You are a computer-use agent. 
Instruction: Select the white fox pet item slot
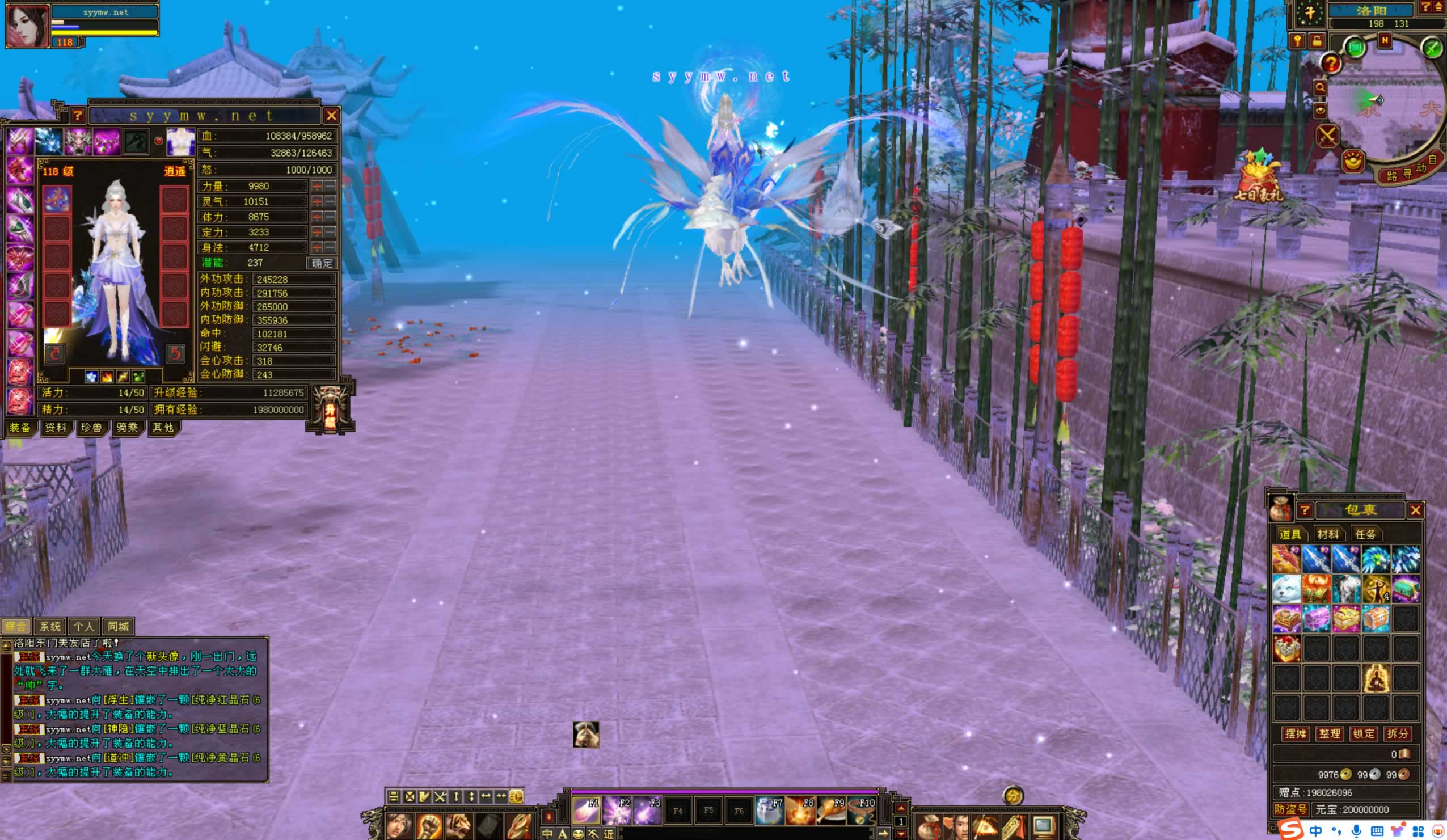(x=1286, y=589)
